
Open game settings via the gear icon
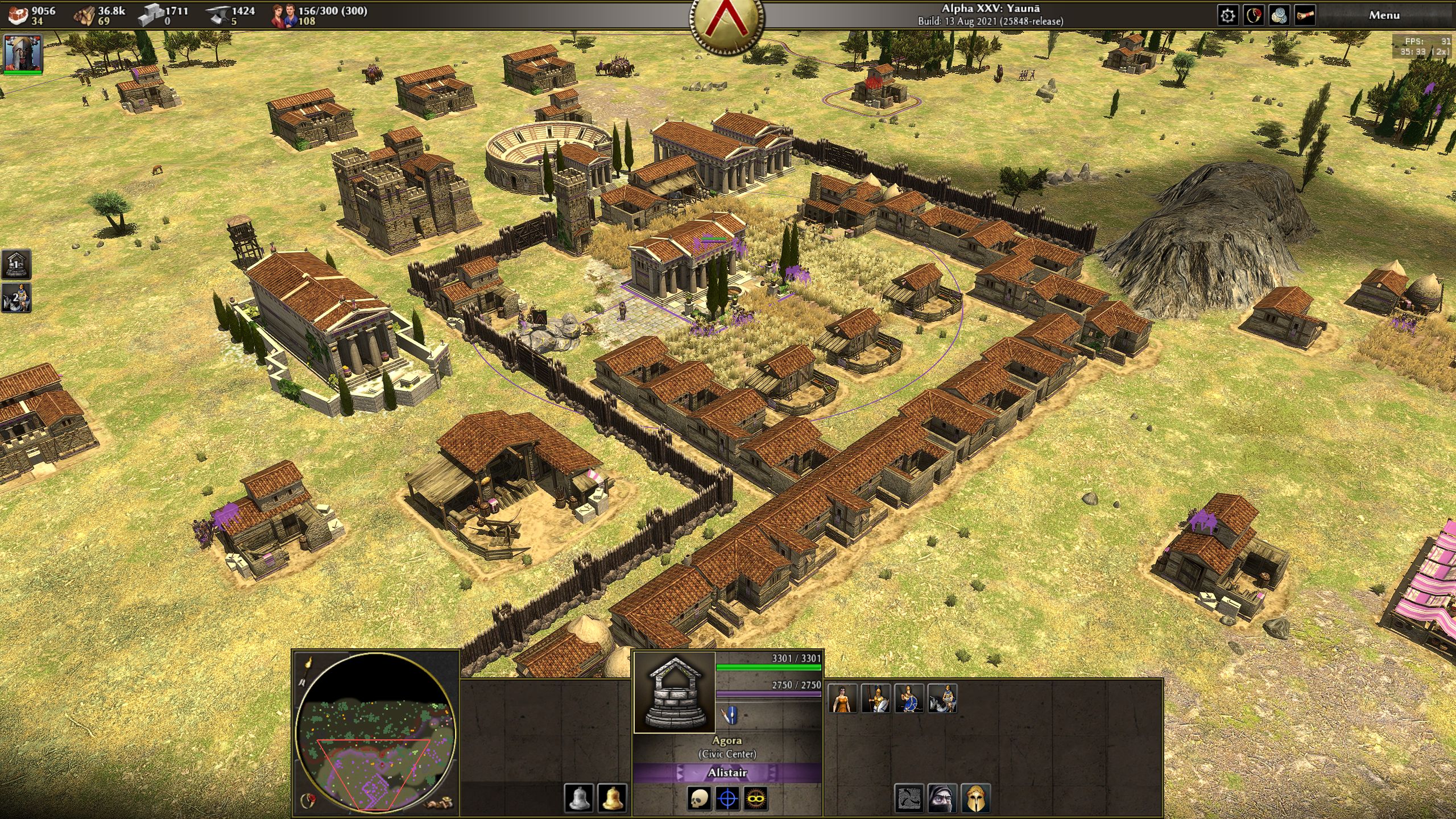(x=1228, y=15)
